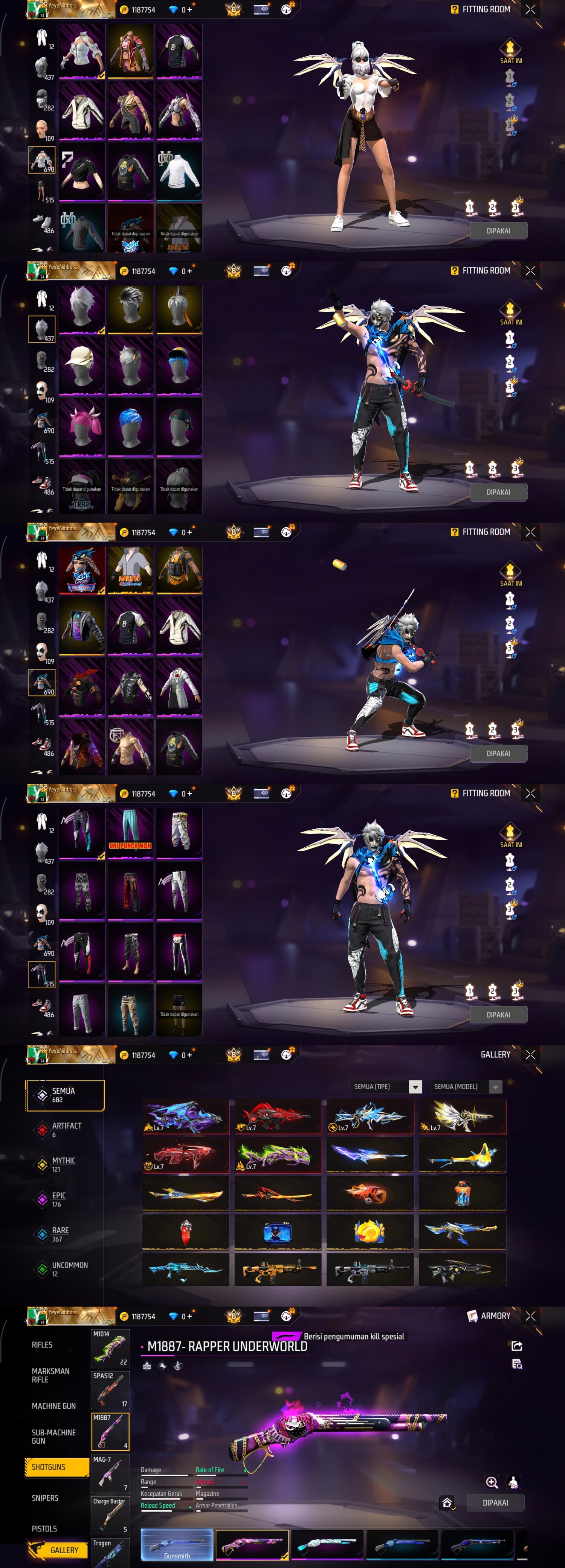The image size is (565, 1568).
Task: Select the Gunsmith skin thumbnail
Action: tap(177, 1545)
